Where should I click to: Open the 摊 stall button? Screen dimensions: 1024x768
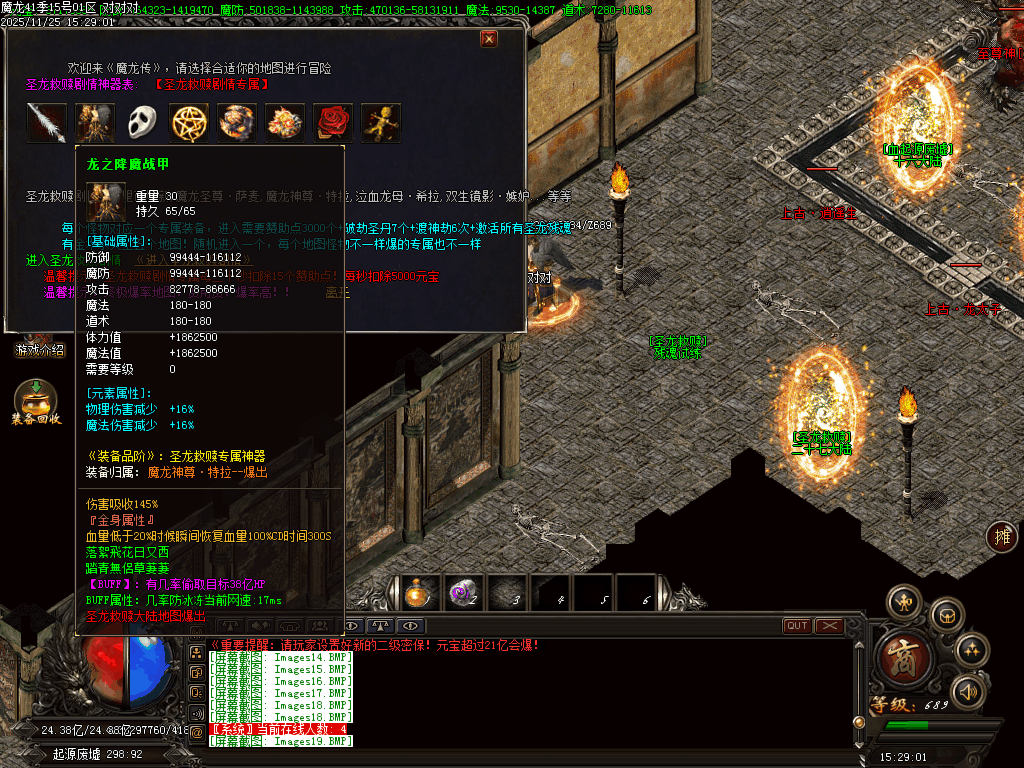pyautogui.click(x=1001, y=537)
